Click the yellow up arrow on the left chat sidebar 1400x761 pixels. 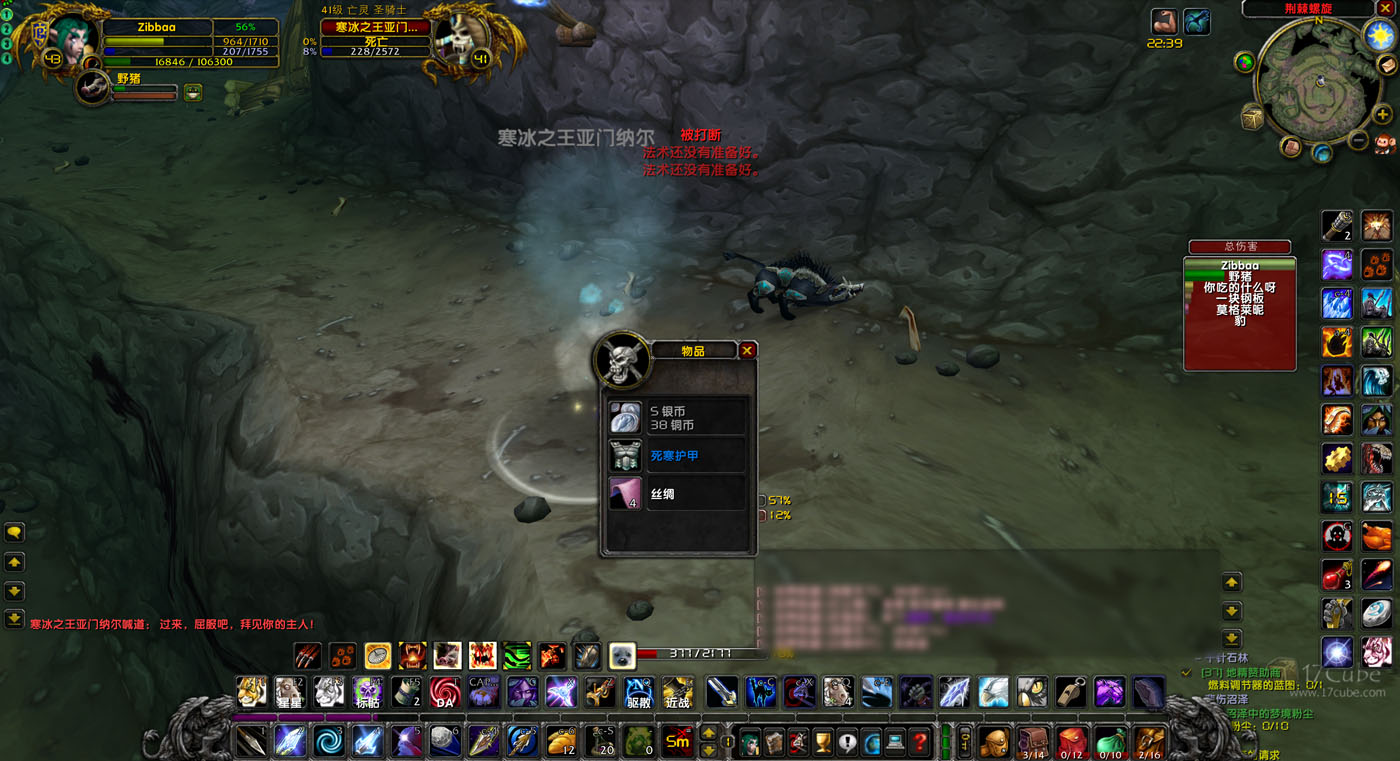(x=14, y=562)
